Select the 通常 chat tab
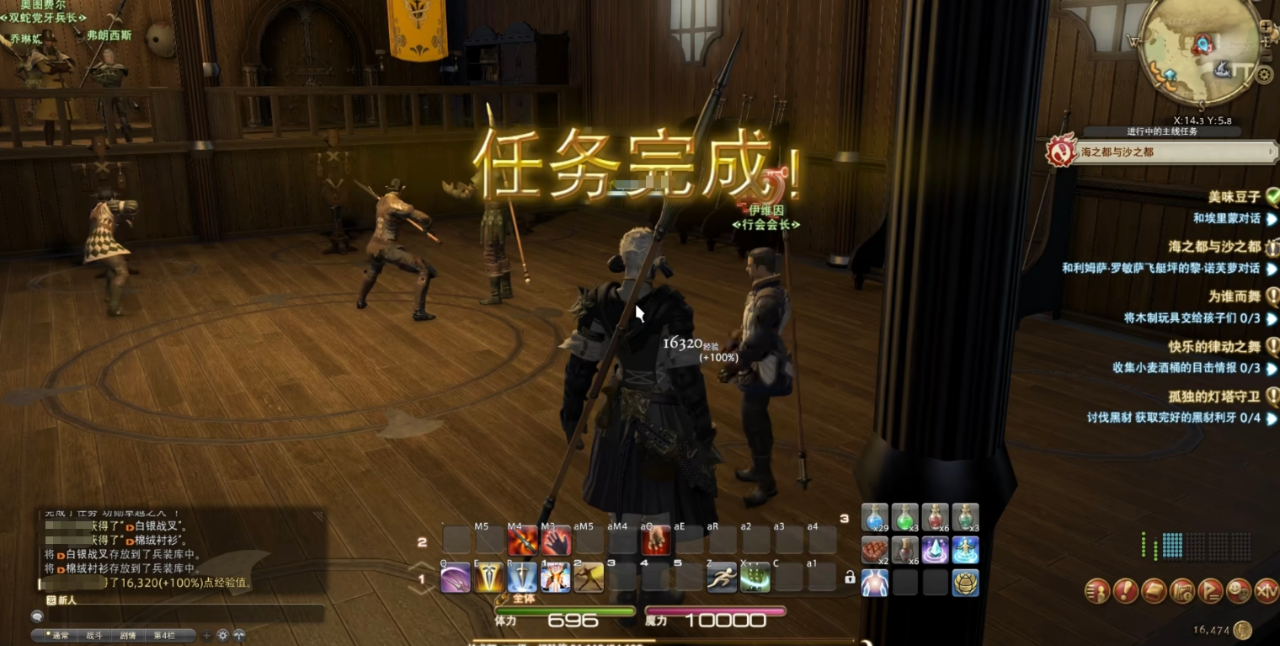Screen dimensions: 1280x646 click(60, 635)
